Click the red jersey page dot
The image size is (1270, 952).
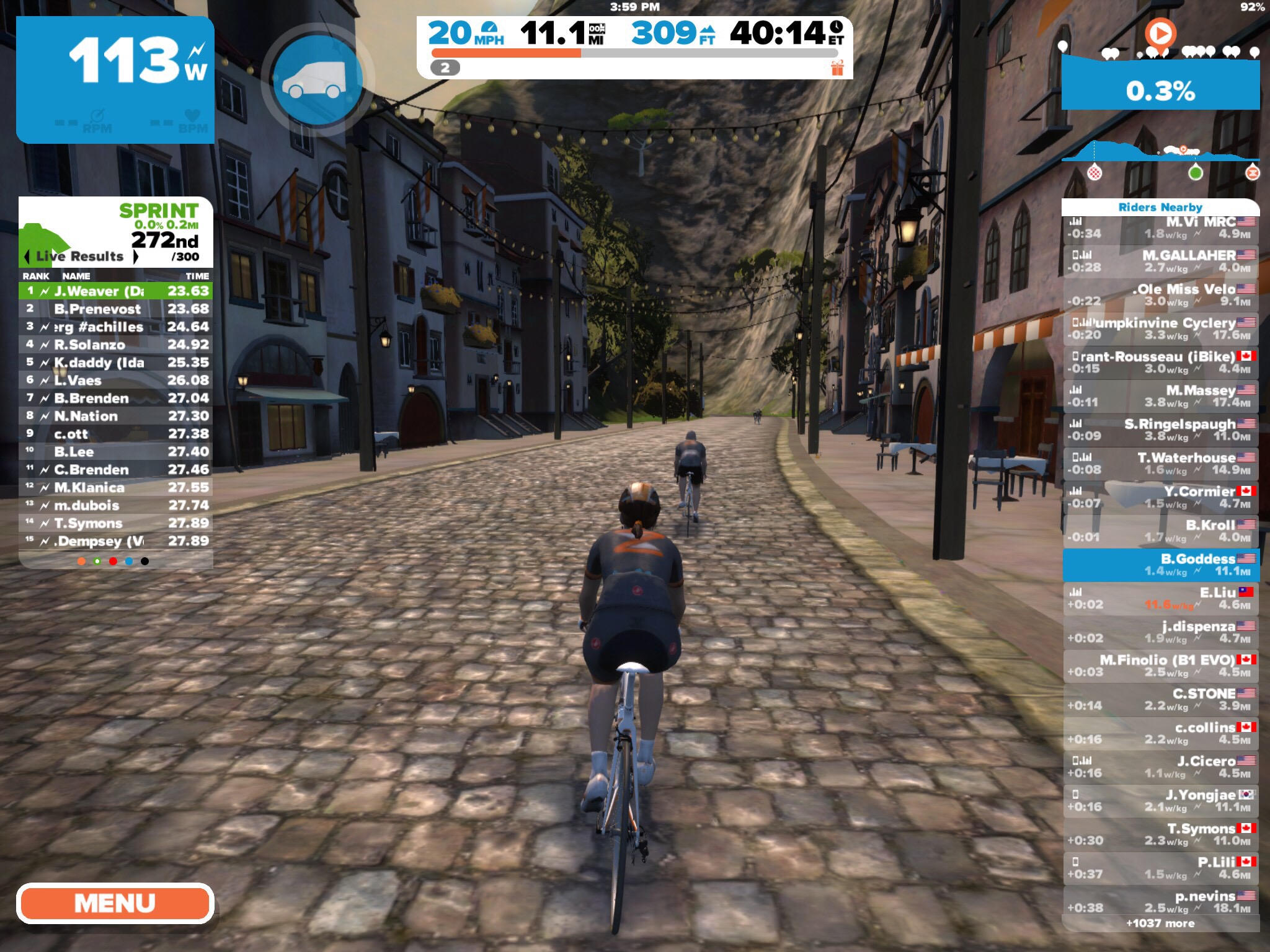(113, 562)
